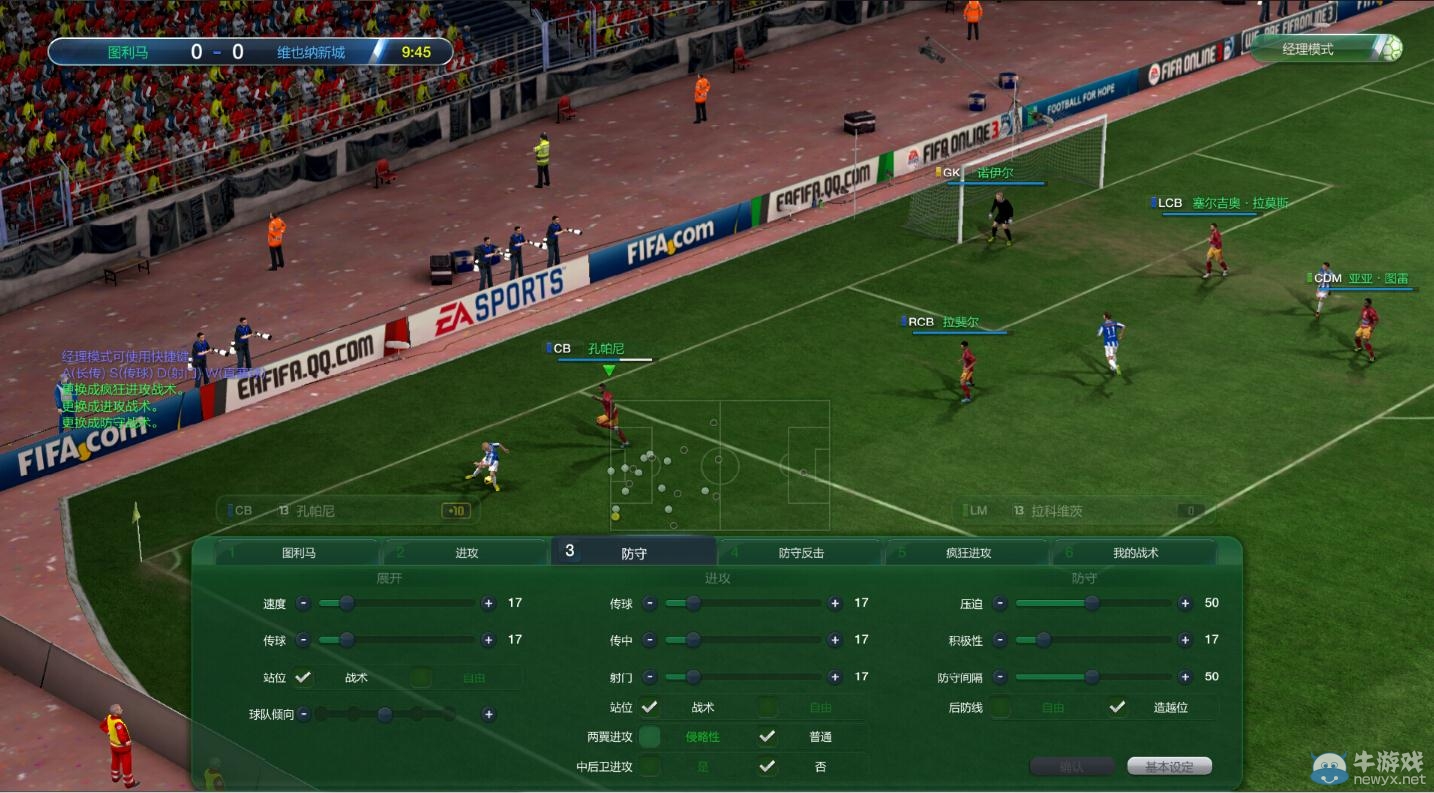Click the + icon to raise 速度

[x=488, y=602]
